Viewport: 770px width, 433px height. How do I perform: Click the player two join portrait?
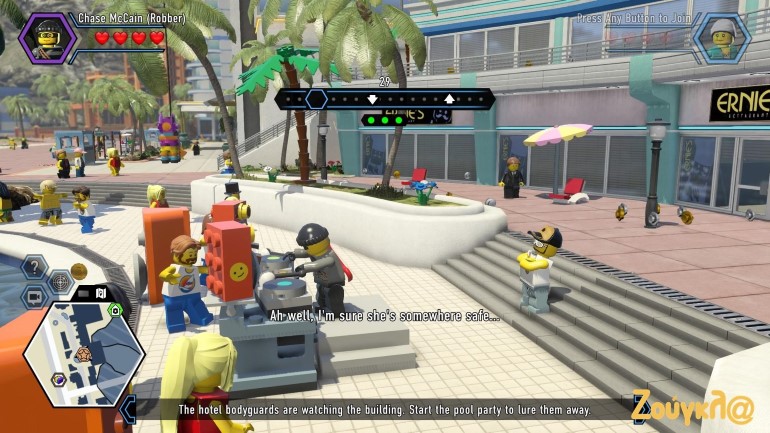point(721,38)
